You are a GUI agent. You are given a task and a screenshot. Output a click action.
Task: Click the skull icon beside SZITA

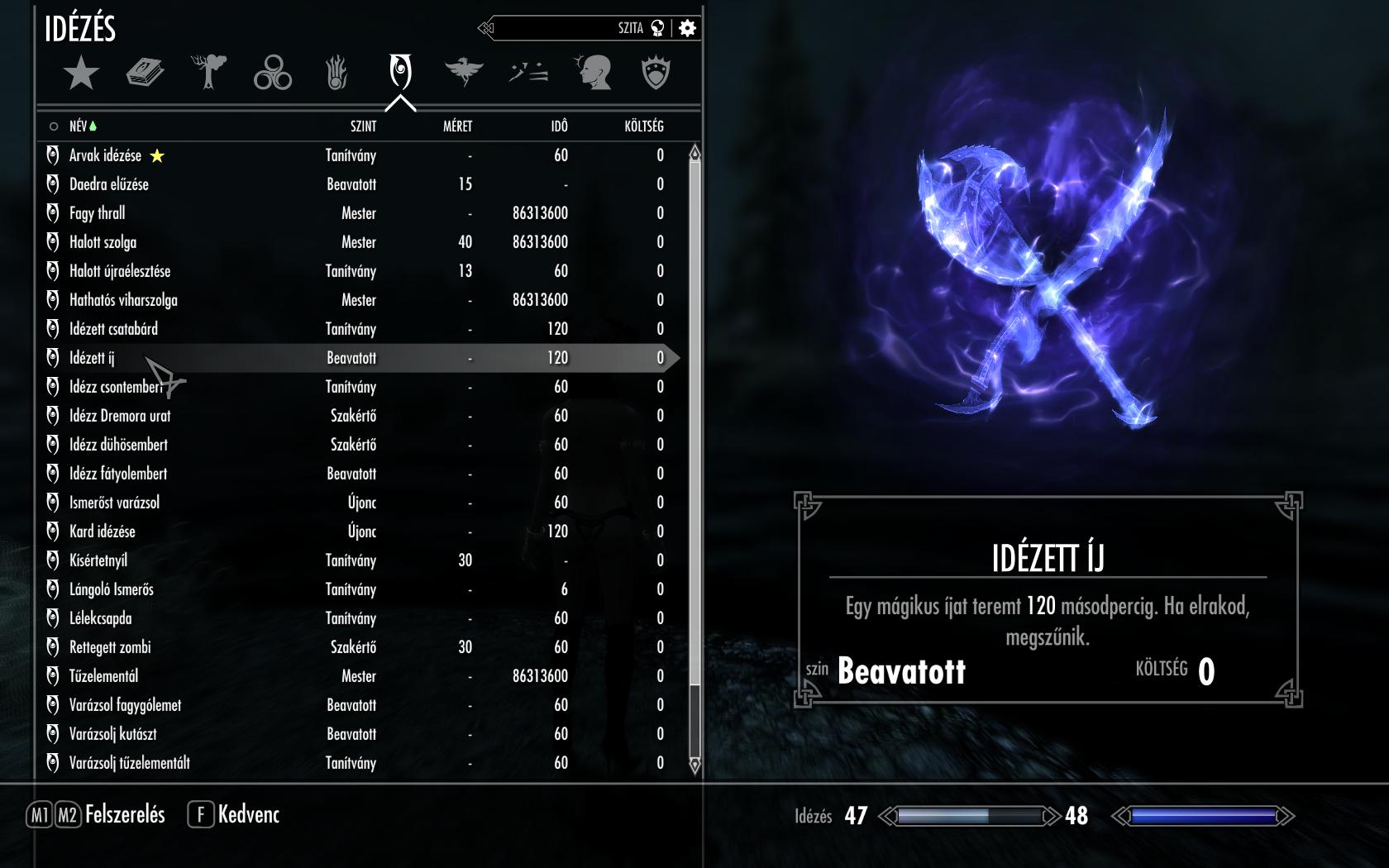click(658, 27)
